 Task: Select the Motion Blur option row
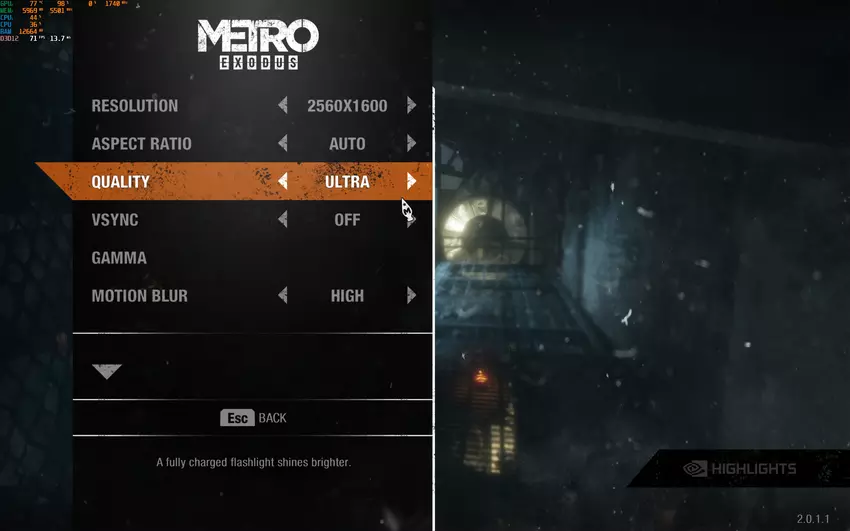(x=140, y=296)
